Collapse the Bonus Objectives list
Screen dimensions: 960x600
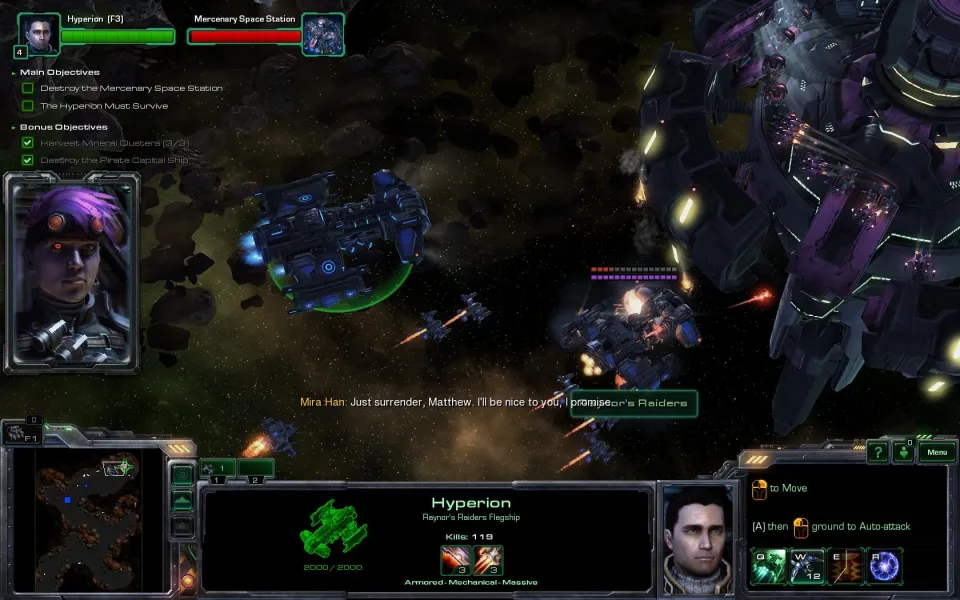tap(14, 127)
